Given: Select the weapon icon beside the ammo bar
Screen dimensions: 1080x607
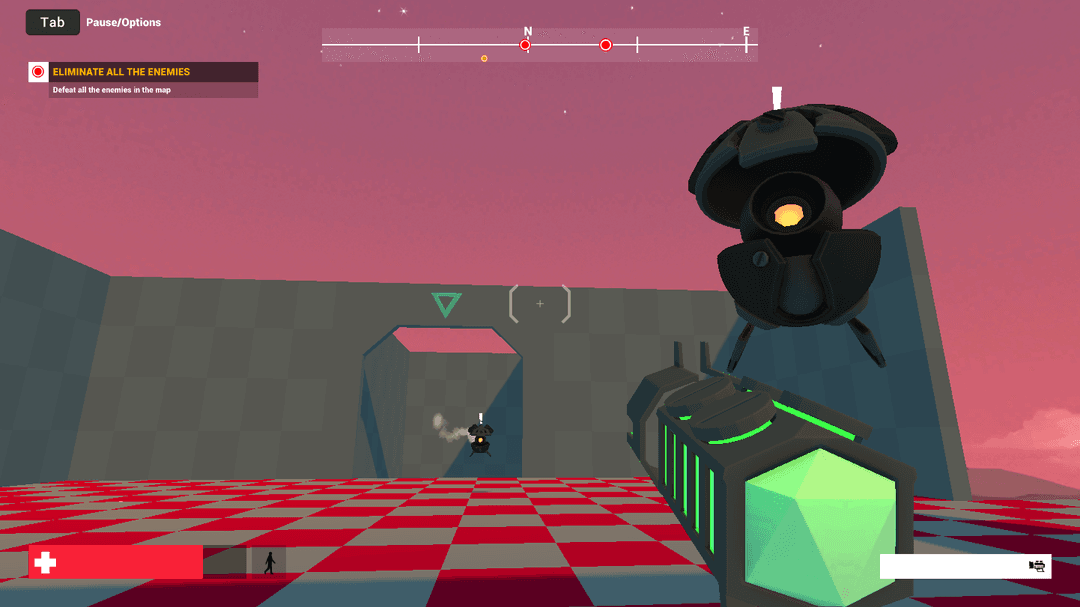Looking at the screenshot, I should click(x=1037, y=566).
